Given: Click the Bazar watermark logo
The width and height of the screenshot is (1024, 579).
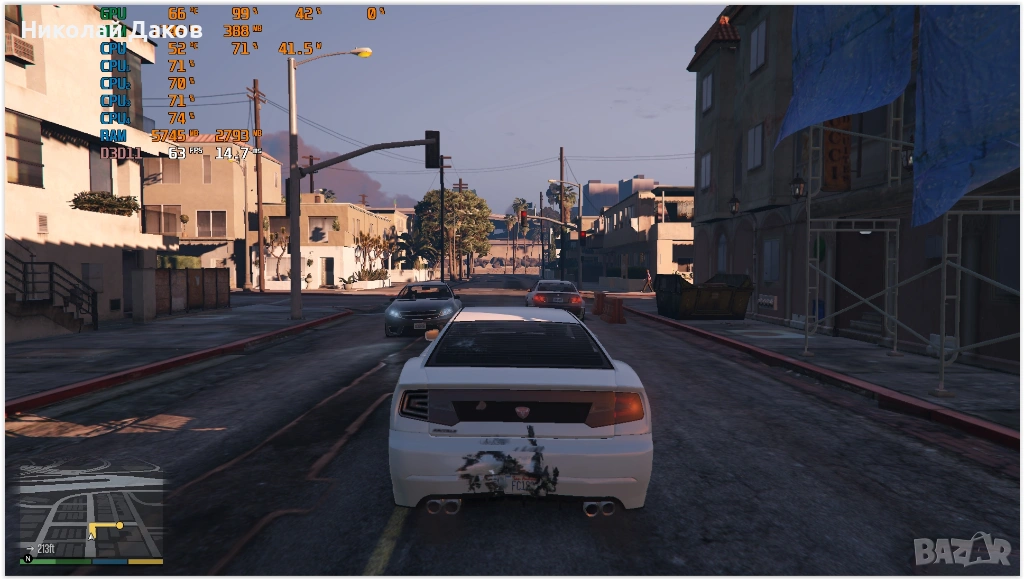Looking at the screenshot, I should click(962, 548).
